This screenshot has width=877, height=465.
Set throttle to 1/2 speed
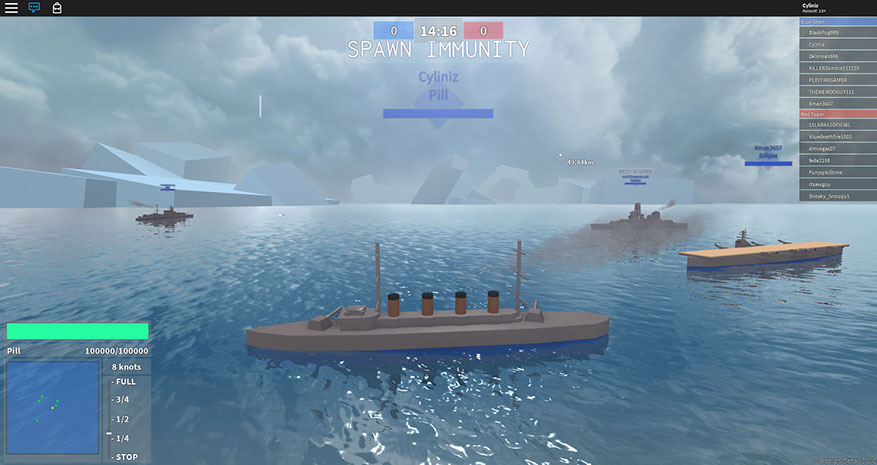coord(123,419)
